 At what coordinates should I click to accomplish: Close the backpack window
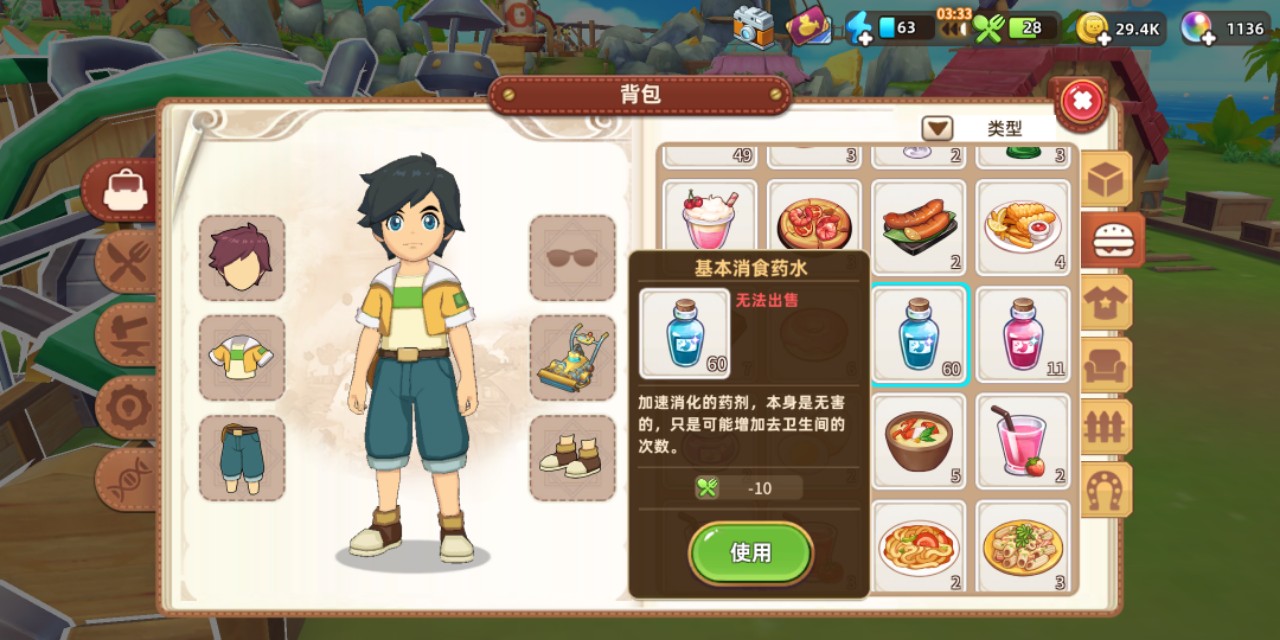(x=1081, y=100)
